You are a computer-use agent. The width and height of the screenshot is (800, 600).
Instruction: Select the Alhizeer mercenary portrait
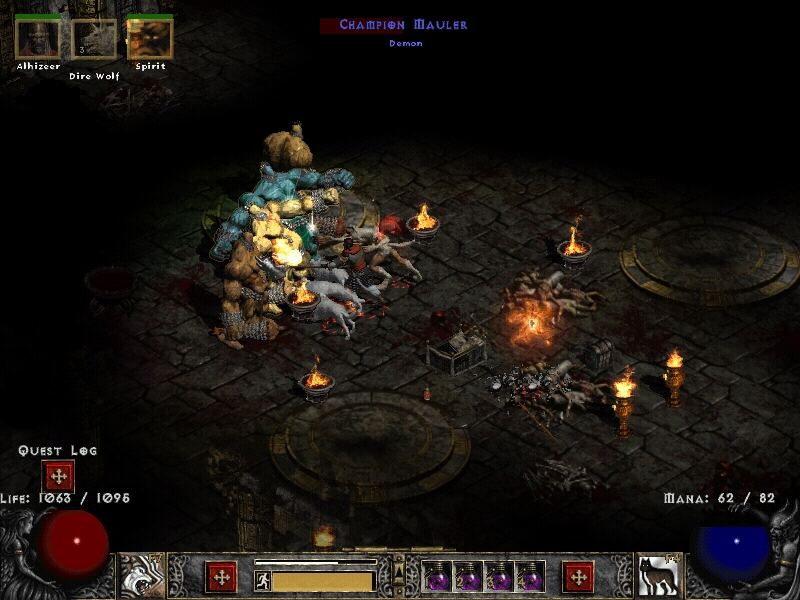pos(37,39)
